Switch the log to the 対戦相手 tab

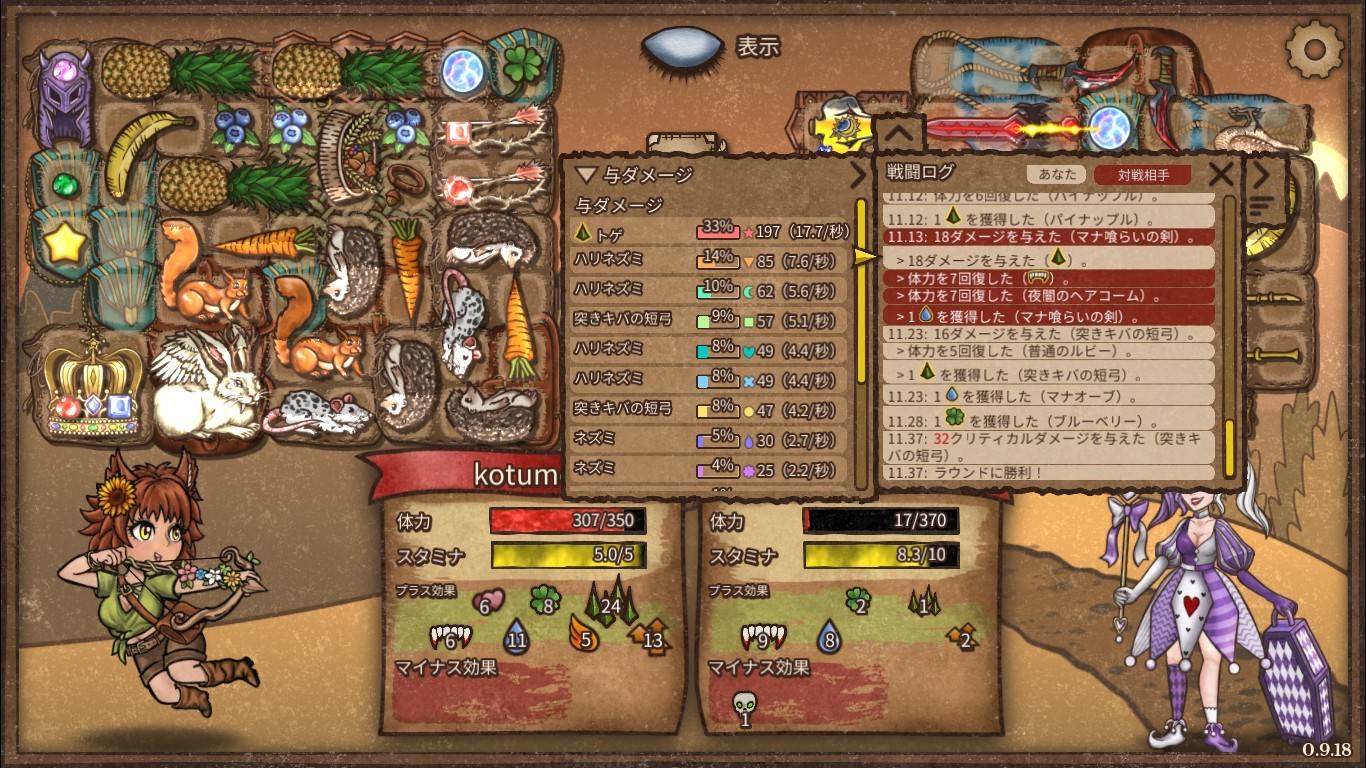1142,174
